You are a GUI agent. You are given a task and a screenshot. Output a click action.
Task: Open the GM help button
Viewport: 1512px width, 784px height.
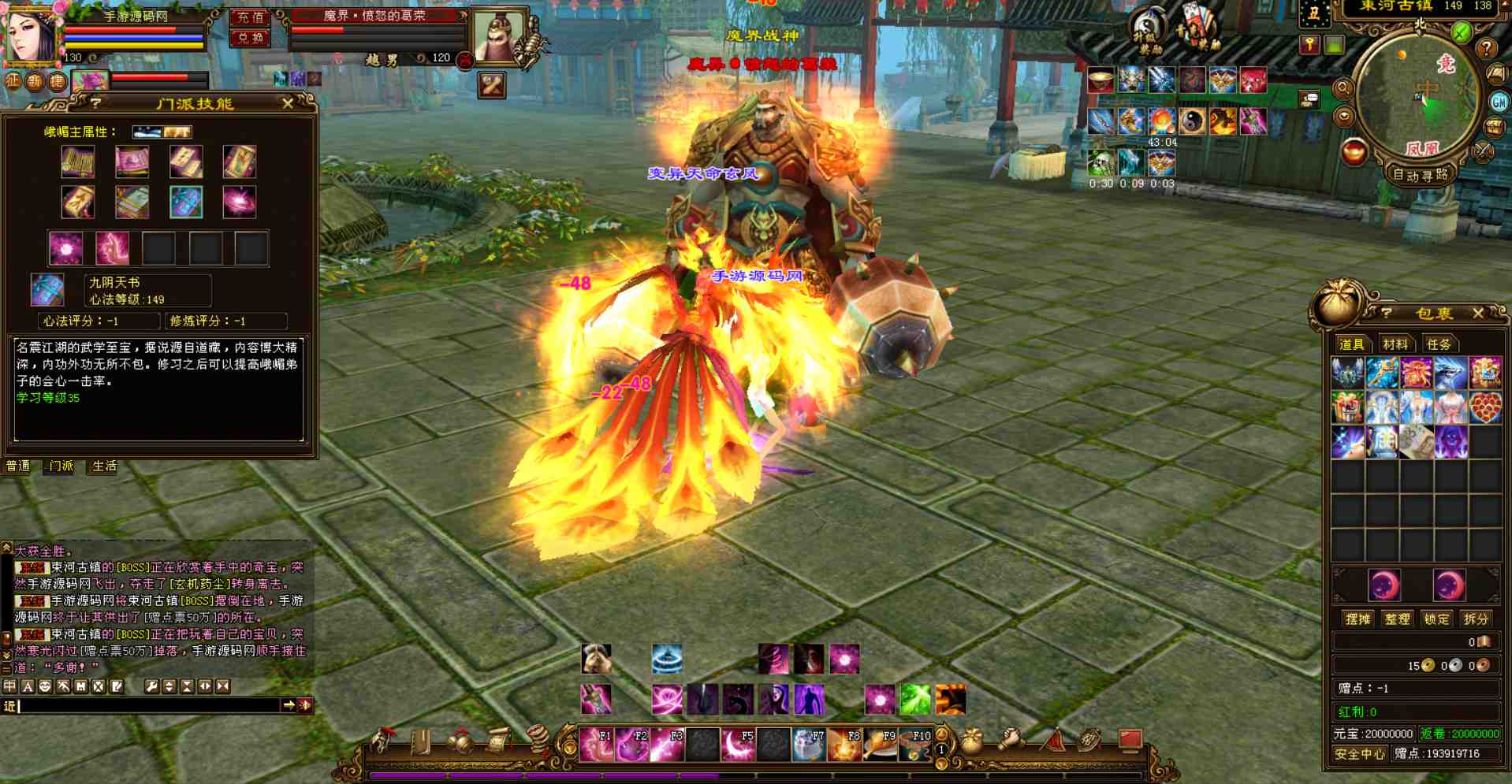pos(1499,102)
